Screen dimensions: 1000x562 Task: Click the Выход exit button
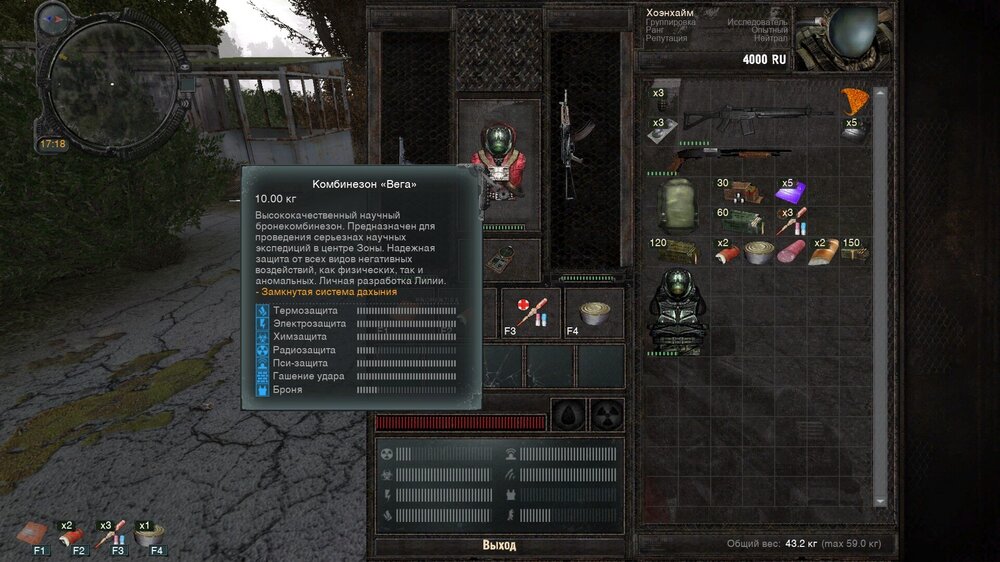[x=499, y=545]
